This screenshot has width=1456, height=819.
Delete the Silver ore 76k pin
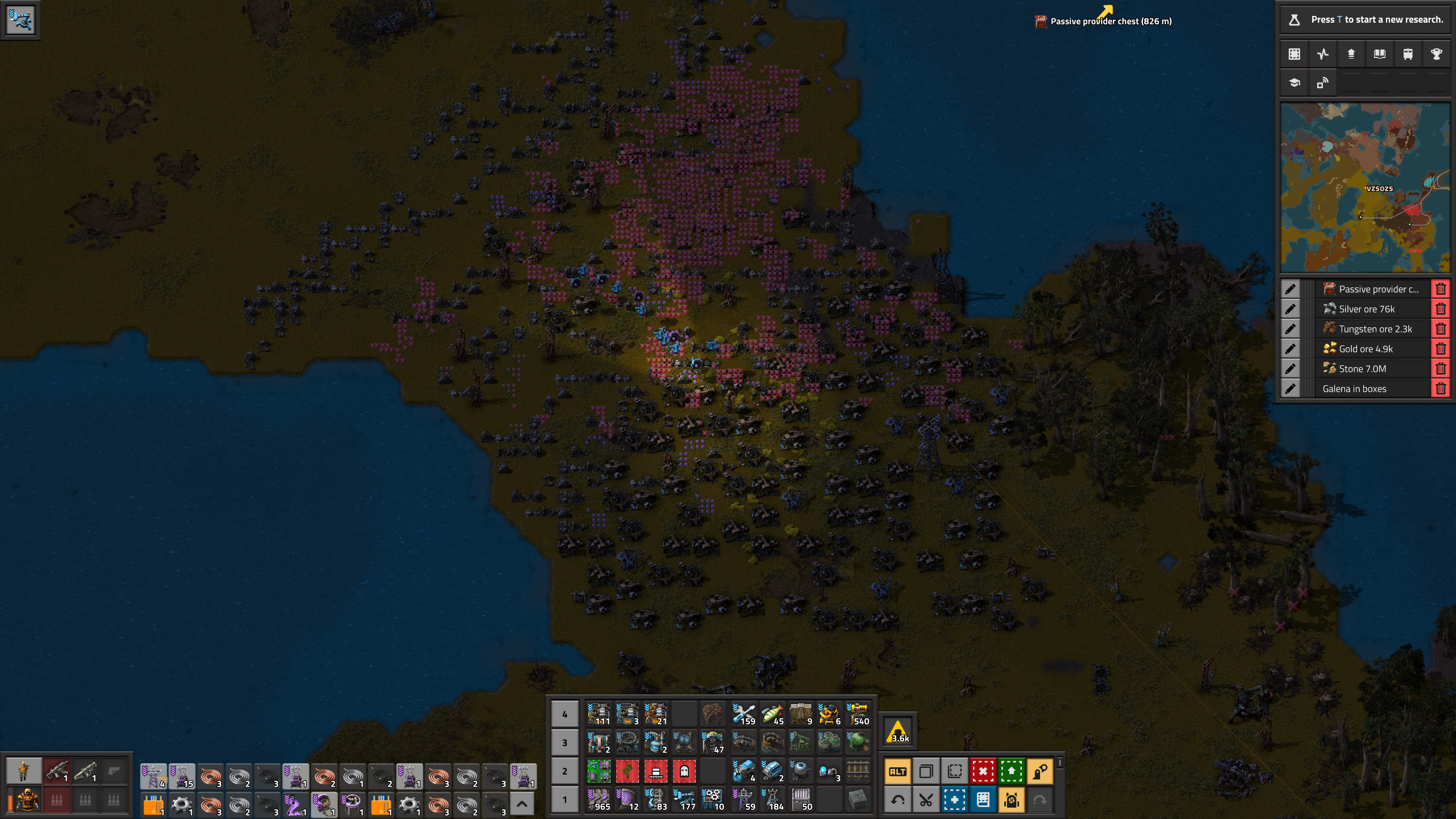click(x=1440, y=309)
